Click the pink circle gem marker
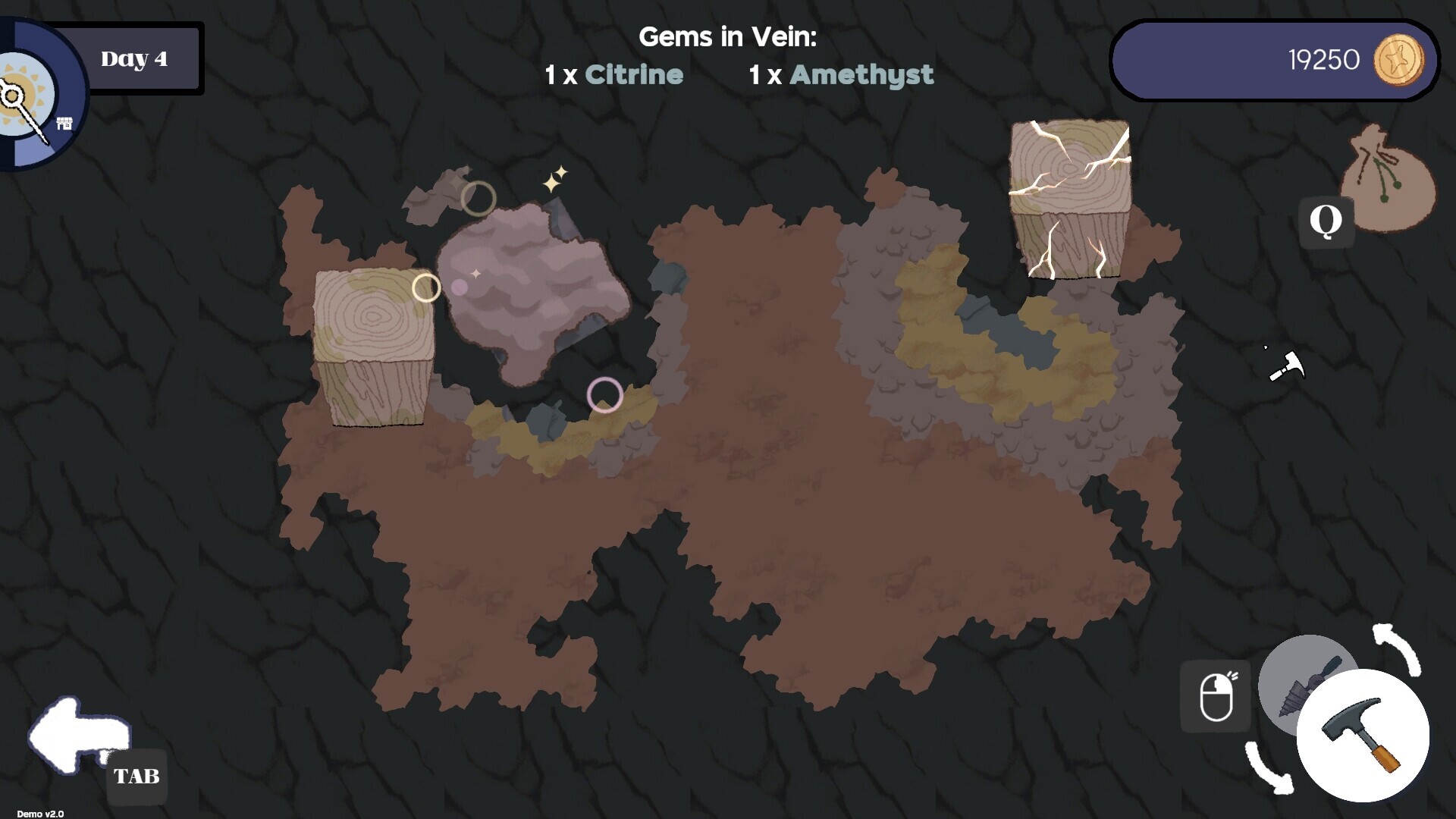 pos(605,396)
